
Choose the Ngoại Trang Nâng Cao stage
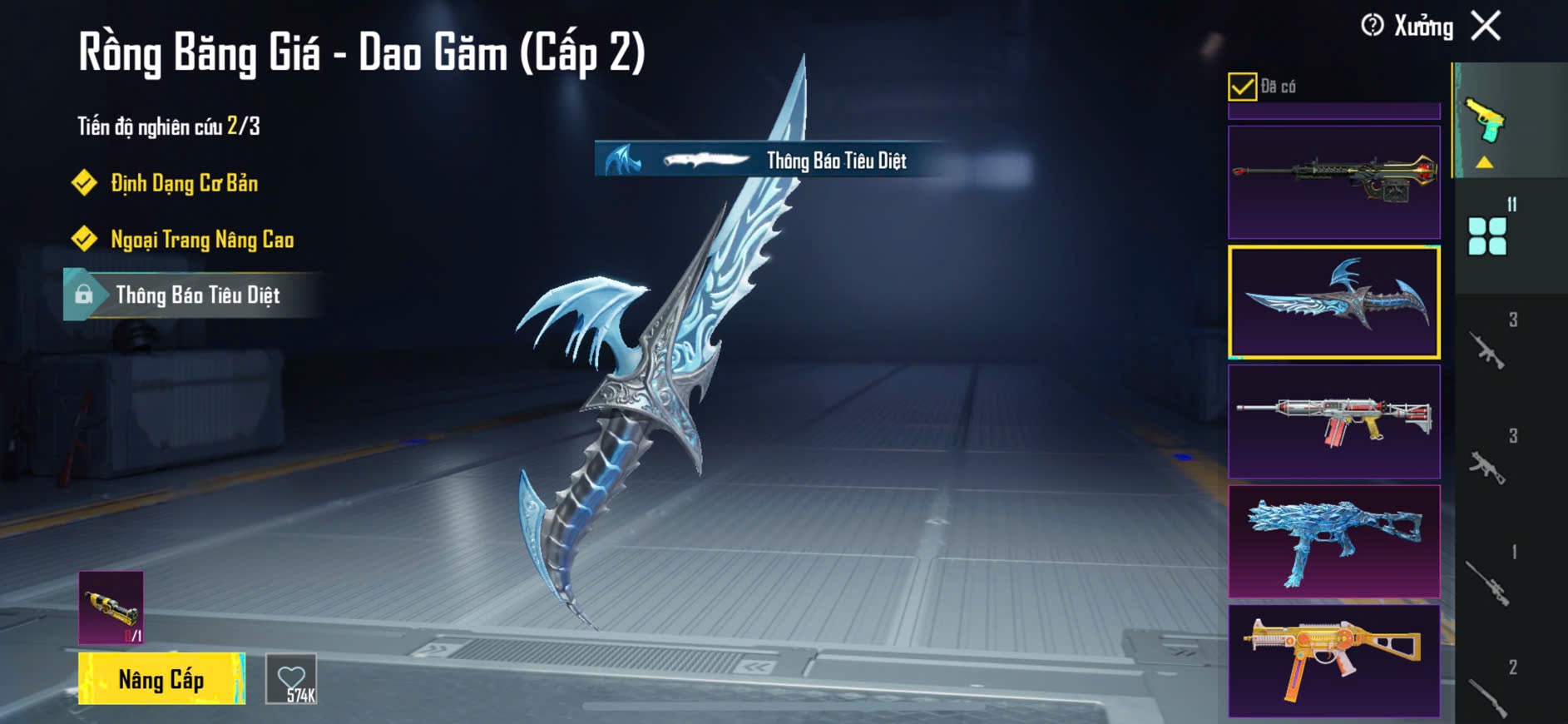201,240
